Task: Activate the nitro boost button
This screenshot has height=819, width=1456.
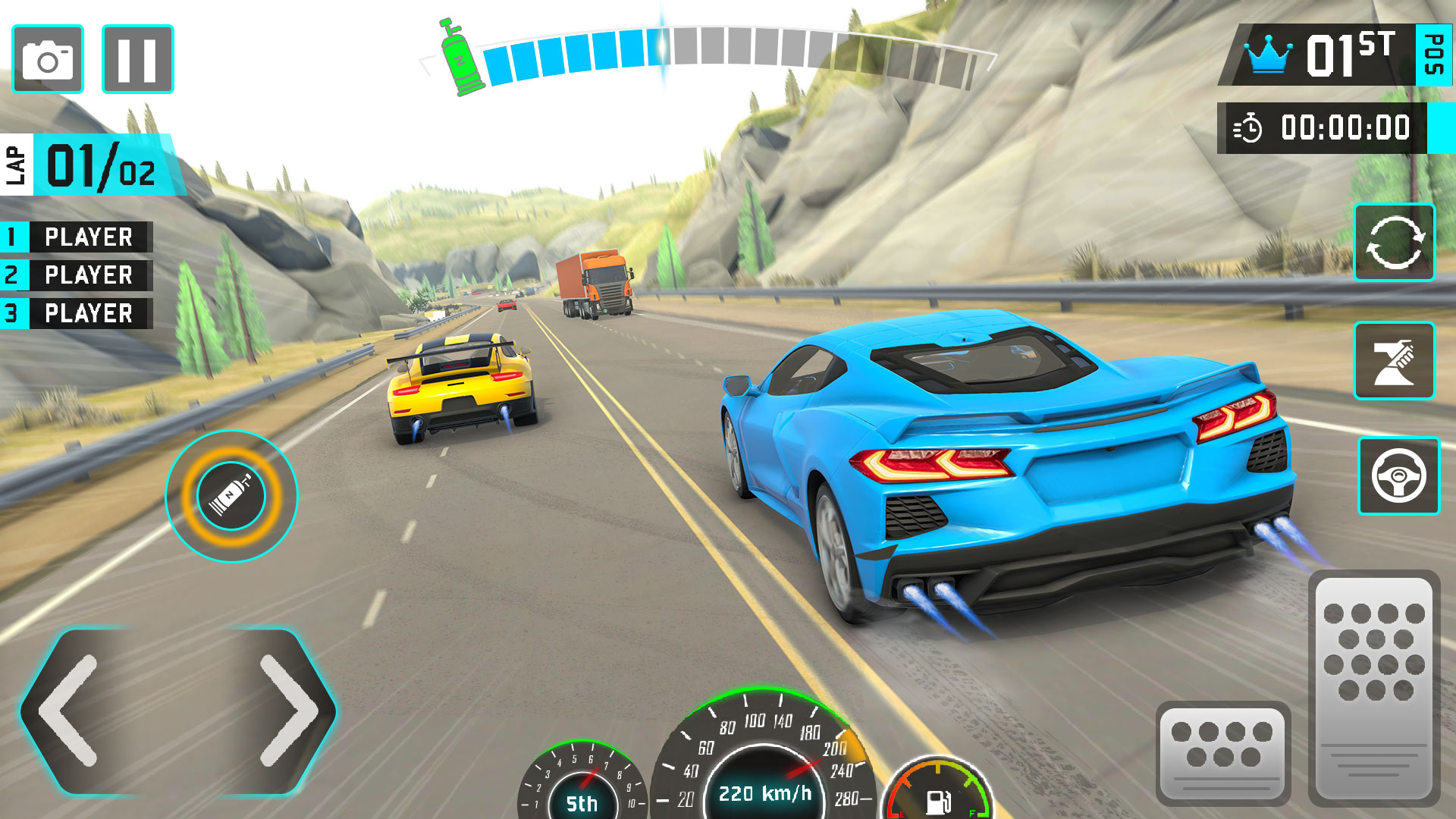Action: point(231,497)
